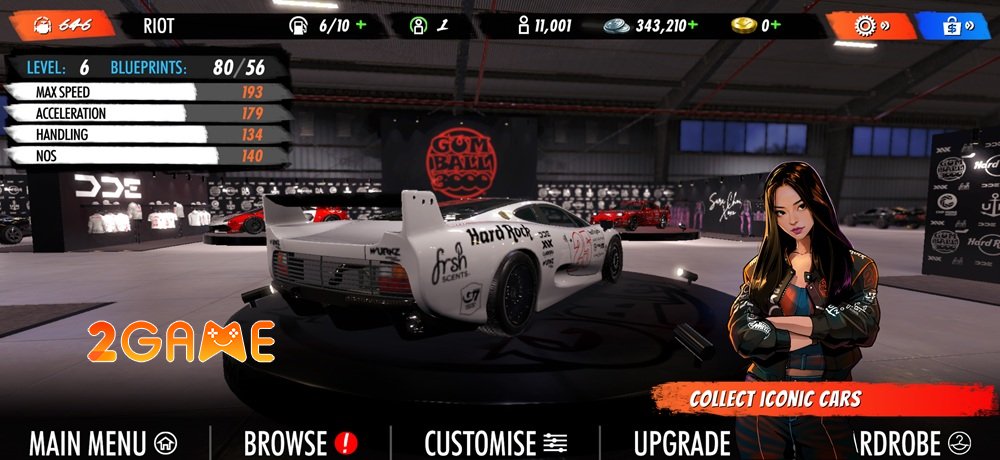Open the shop bag icon
Screen dimensions: 1000x460
coord(955,25)
